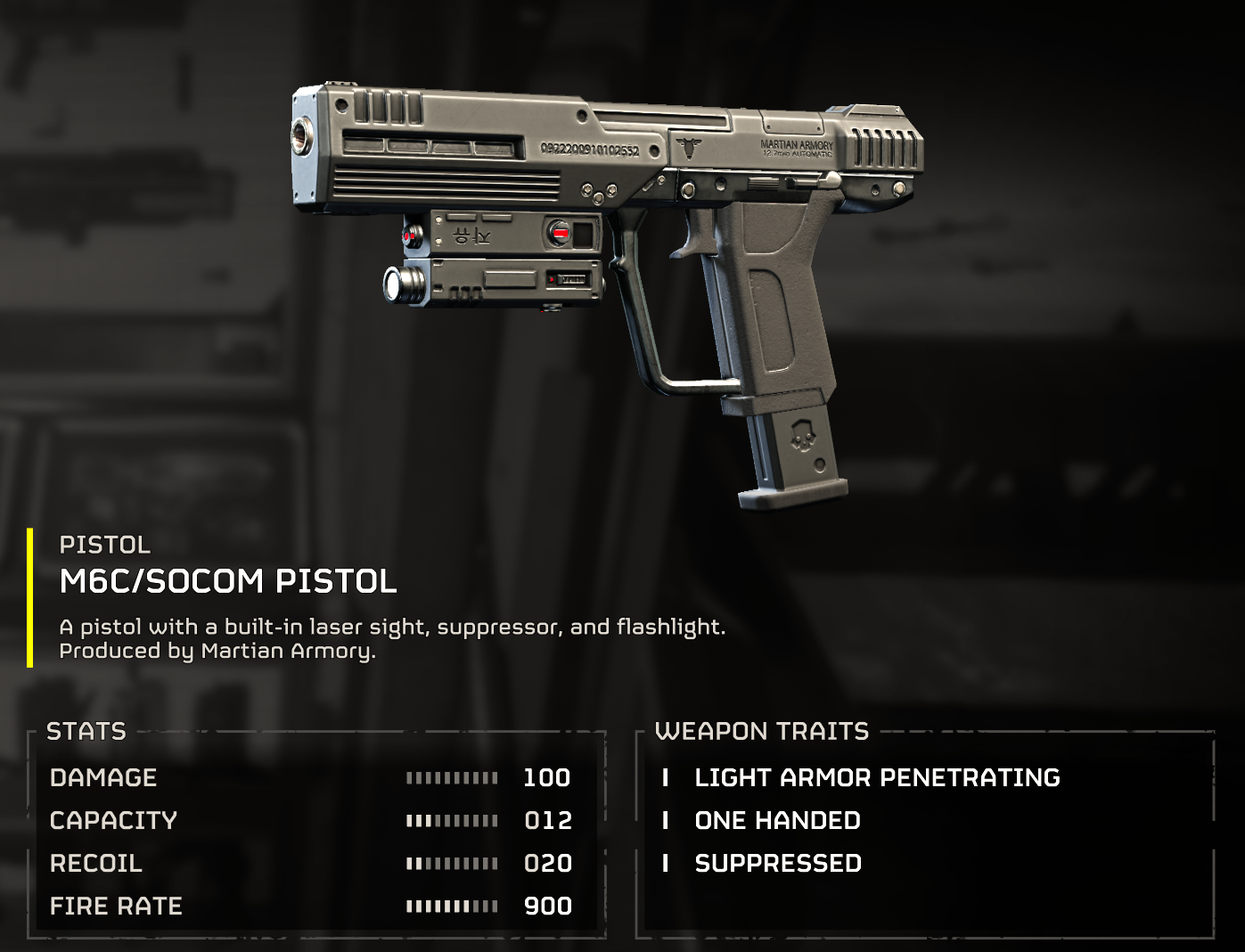Select the Suppressed weapon trait
The height and width of the screenshot is (952, 1245).
click(x=777, y=863)
